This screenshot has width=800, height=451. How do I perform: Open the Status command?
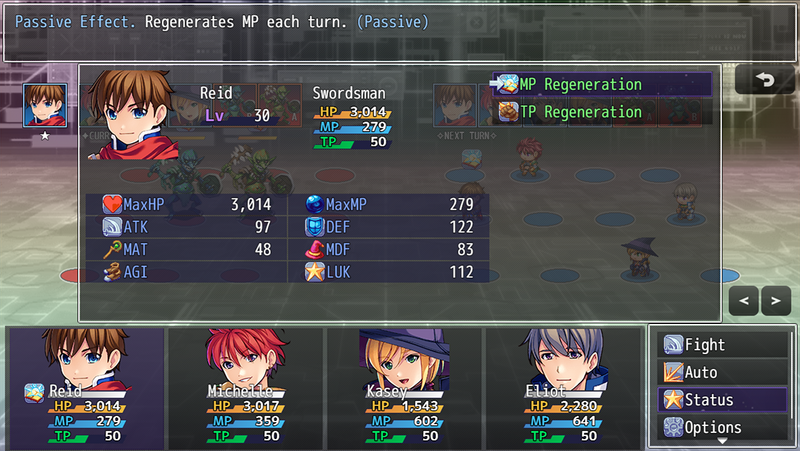tap(722, 400)
